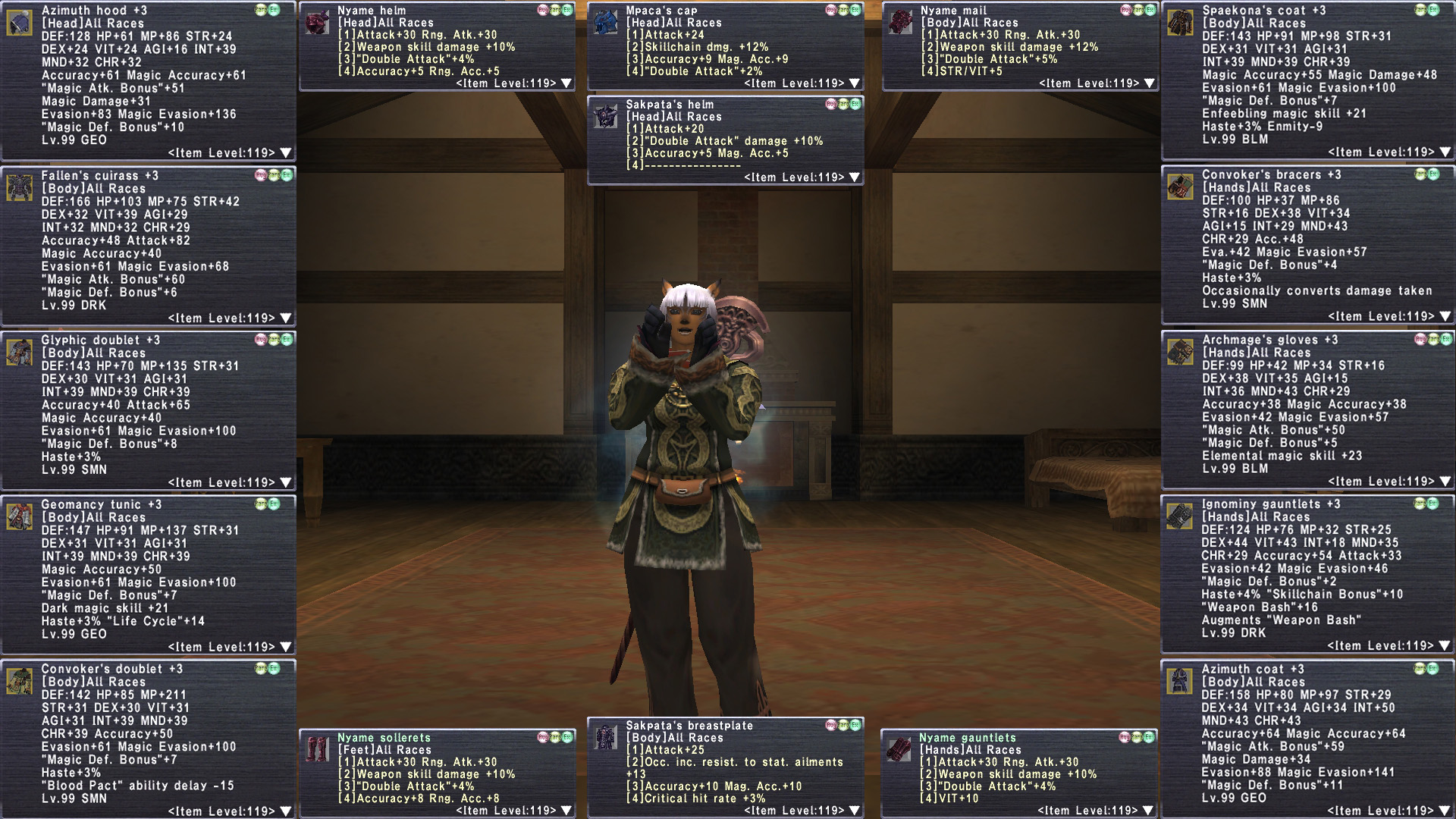Click the Spaekona's coat +3 icon

[x=1180, y=23]
